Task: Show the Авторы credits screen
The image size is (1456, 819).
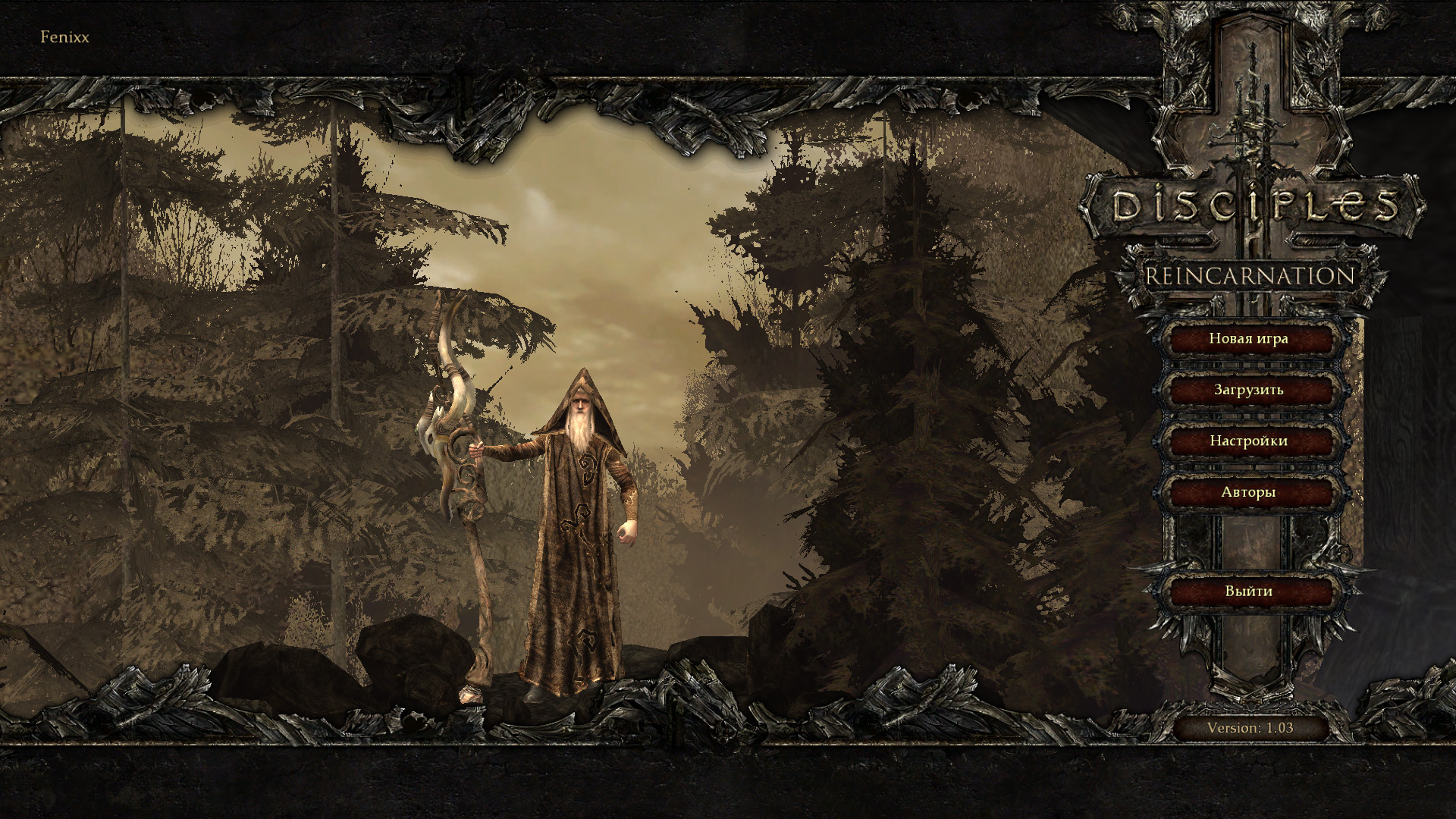Action: tap(1248, 492)
